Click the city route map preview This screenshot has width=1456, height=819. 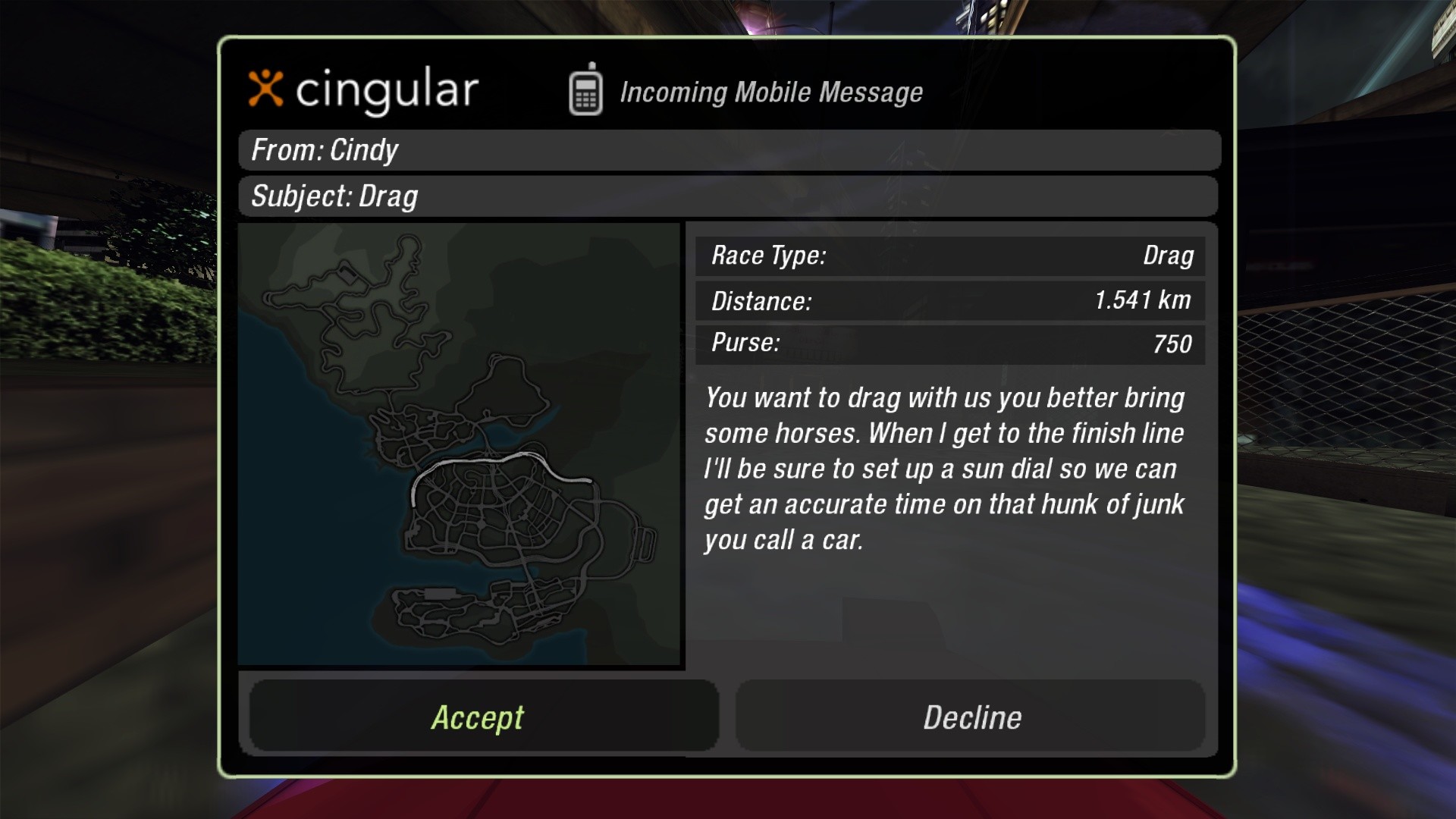(x=460, y=445)
